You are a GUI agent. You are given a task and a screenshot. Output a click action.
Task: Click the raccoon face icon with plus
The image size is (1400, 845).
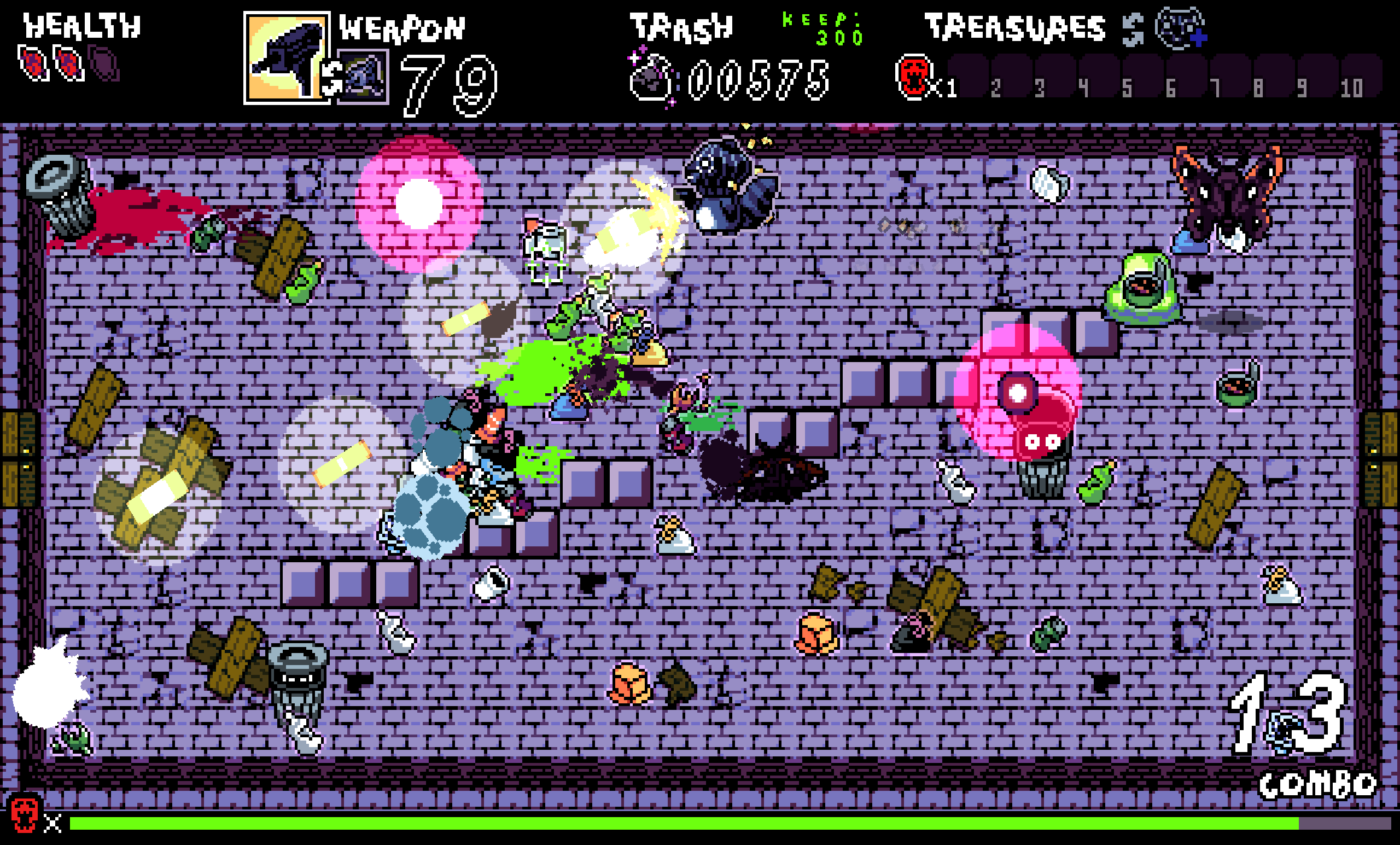[x=1180, y=27]
